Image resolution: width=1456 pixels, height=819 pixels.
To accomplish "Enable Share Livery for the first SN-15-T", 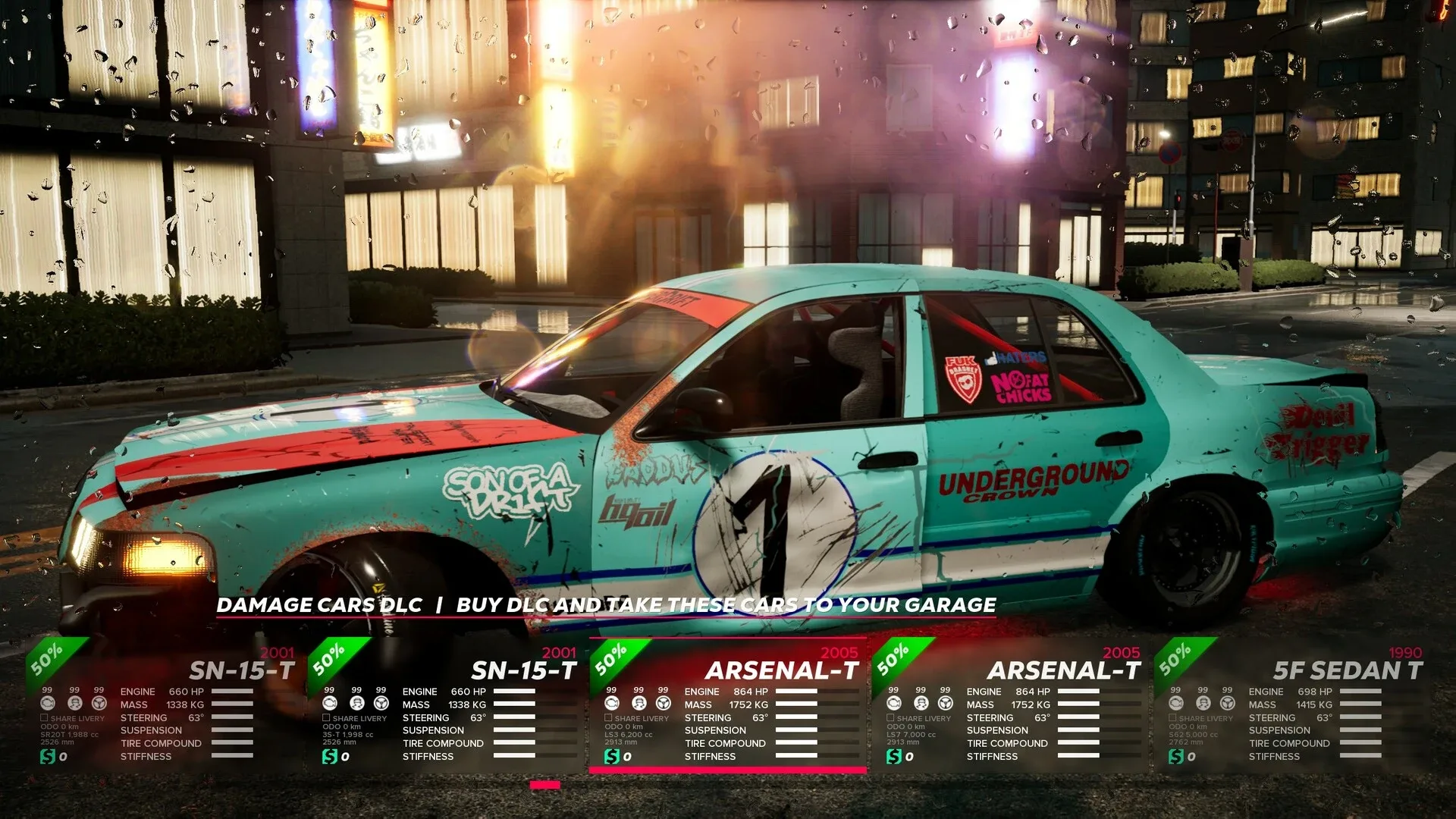I will coord(44,717).
